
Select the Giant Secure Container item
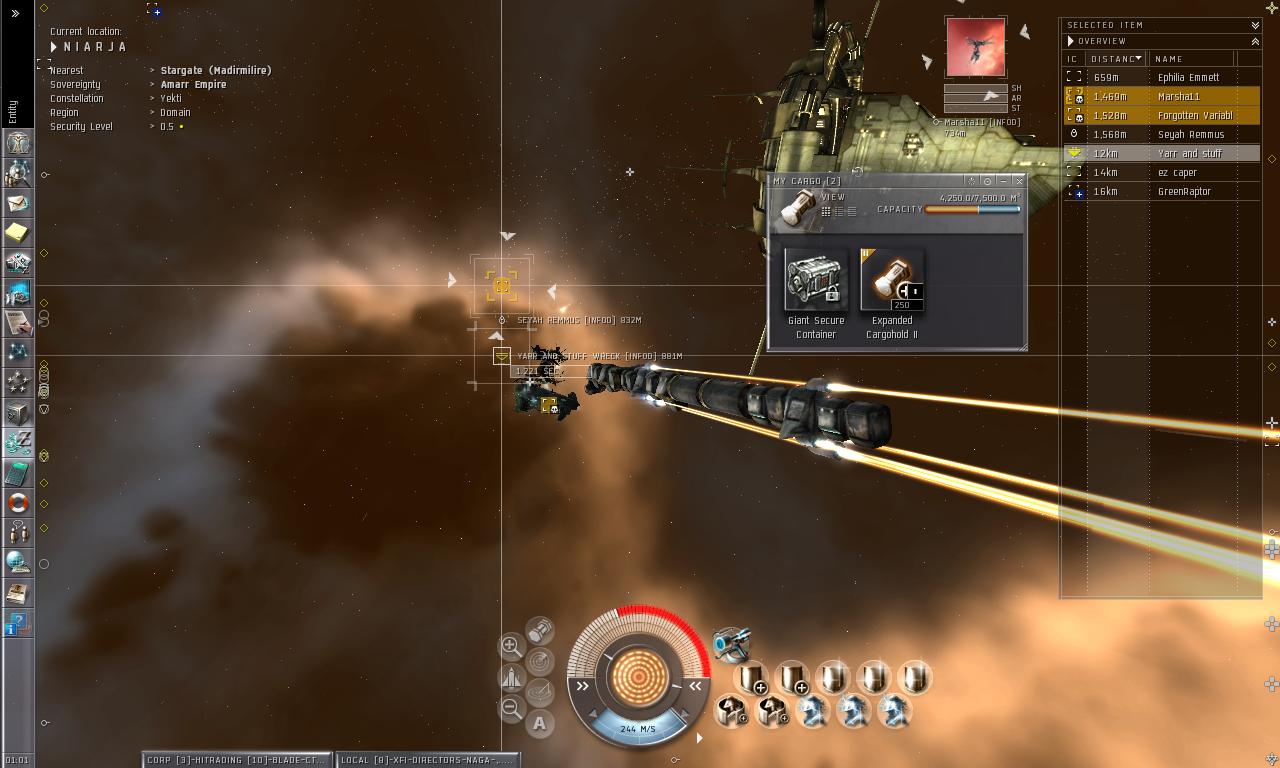click(816, 281)
